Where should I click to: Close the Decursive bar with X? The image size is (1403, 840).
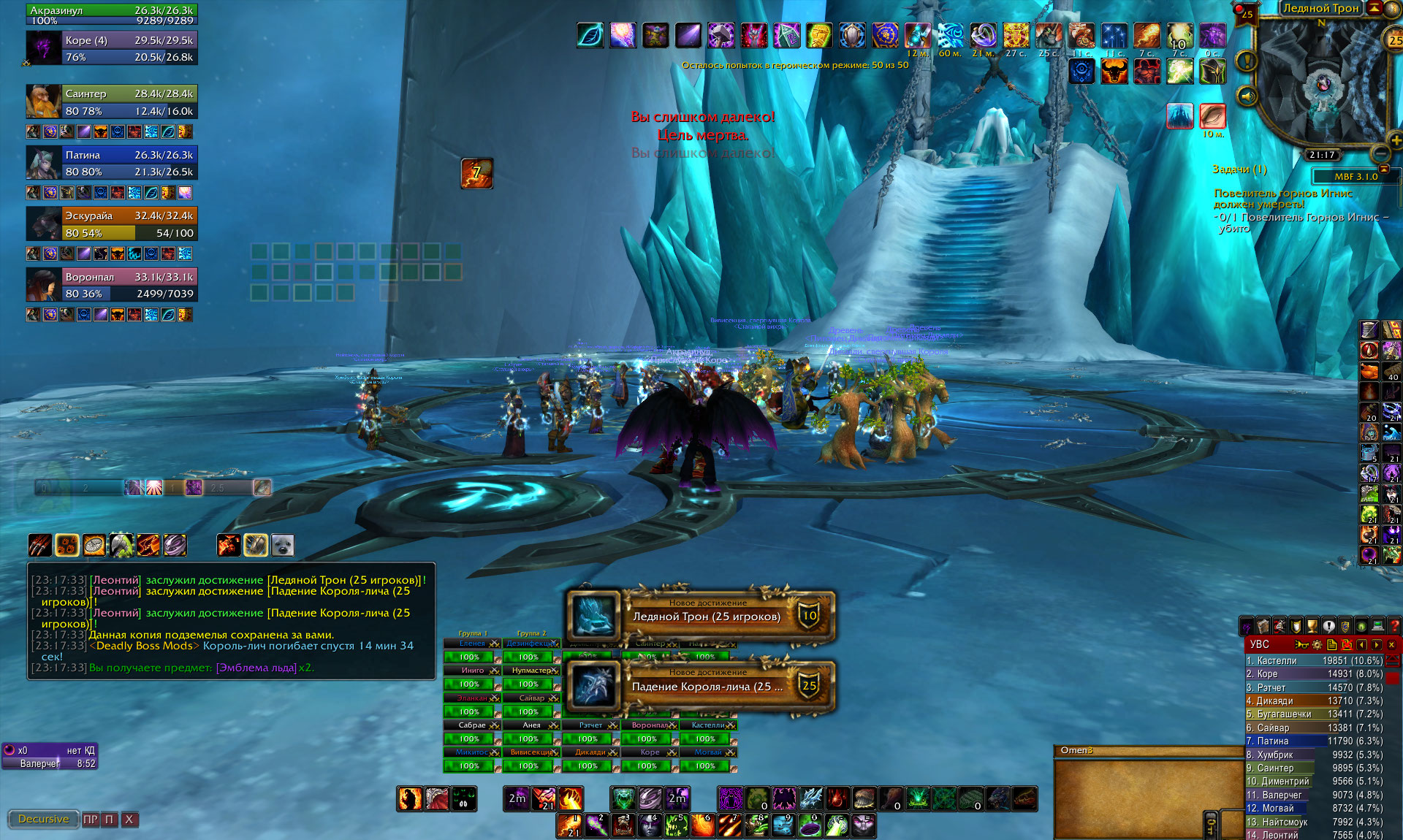(129, 820)
